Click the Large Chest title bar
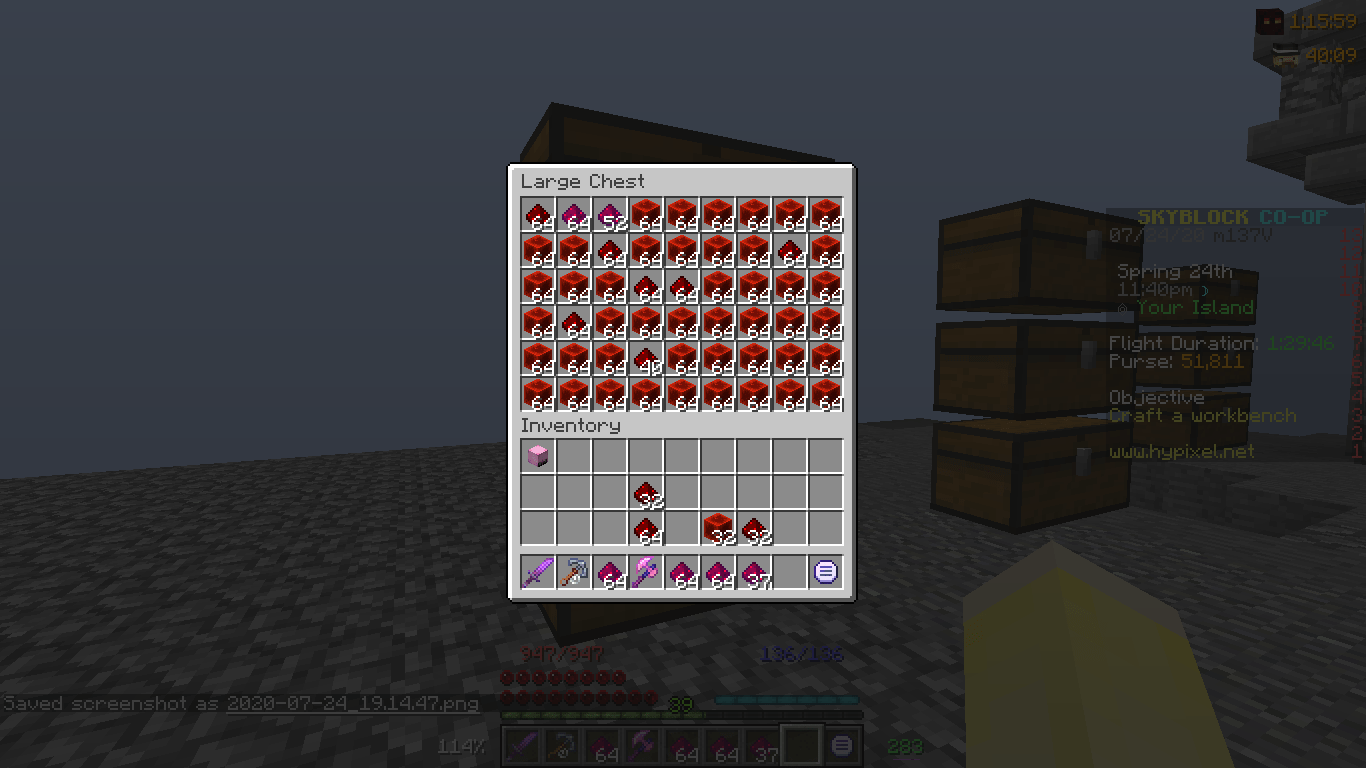This screenshot has height=768, width=1366. [583, 181]
